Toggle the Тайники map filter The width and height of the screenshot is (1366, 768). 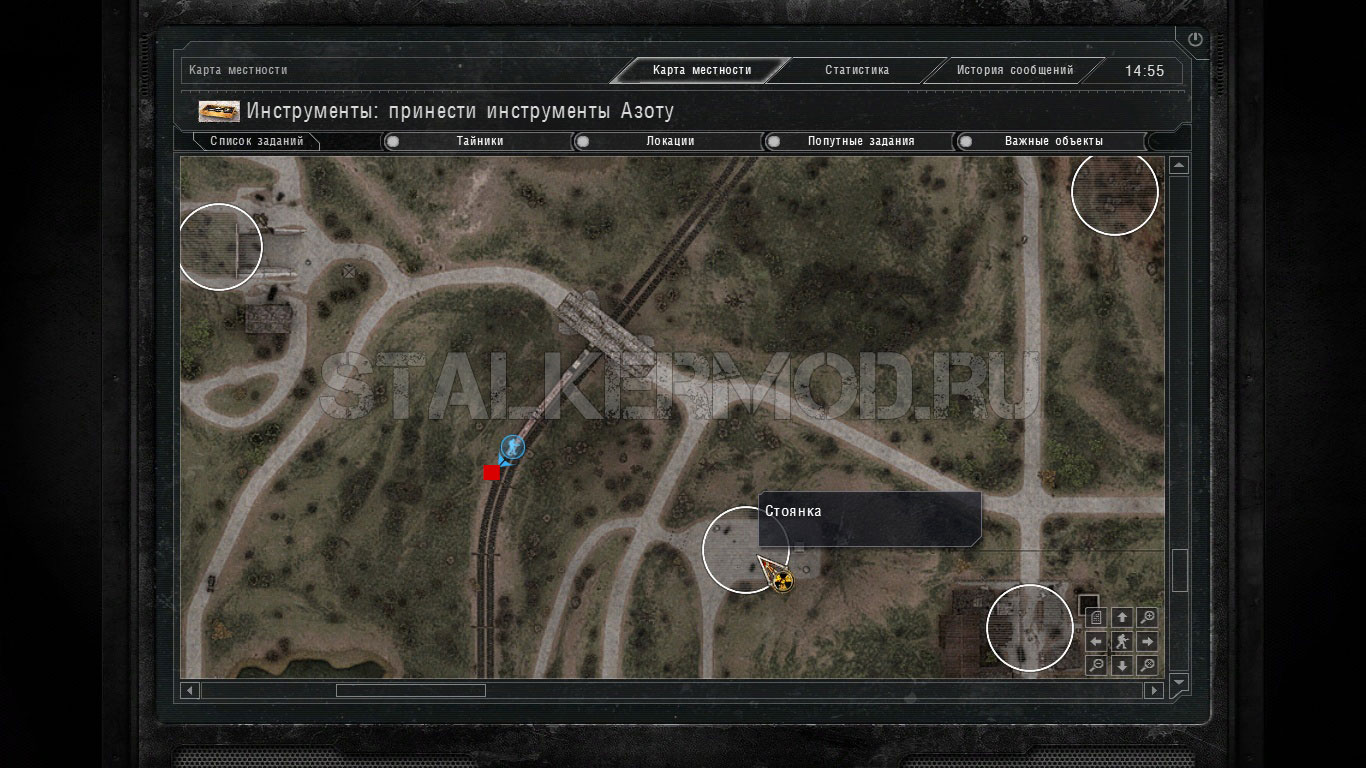(479, 141)
